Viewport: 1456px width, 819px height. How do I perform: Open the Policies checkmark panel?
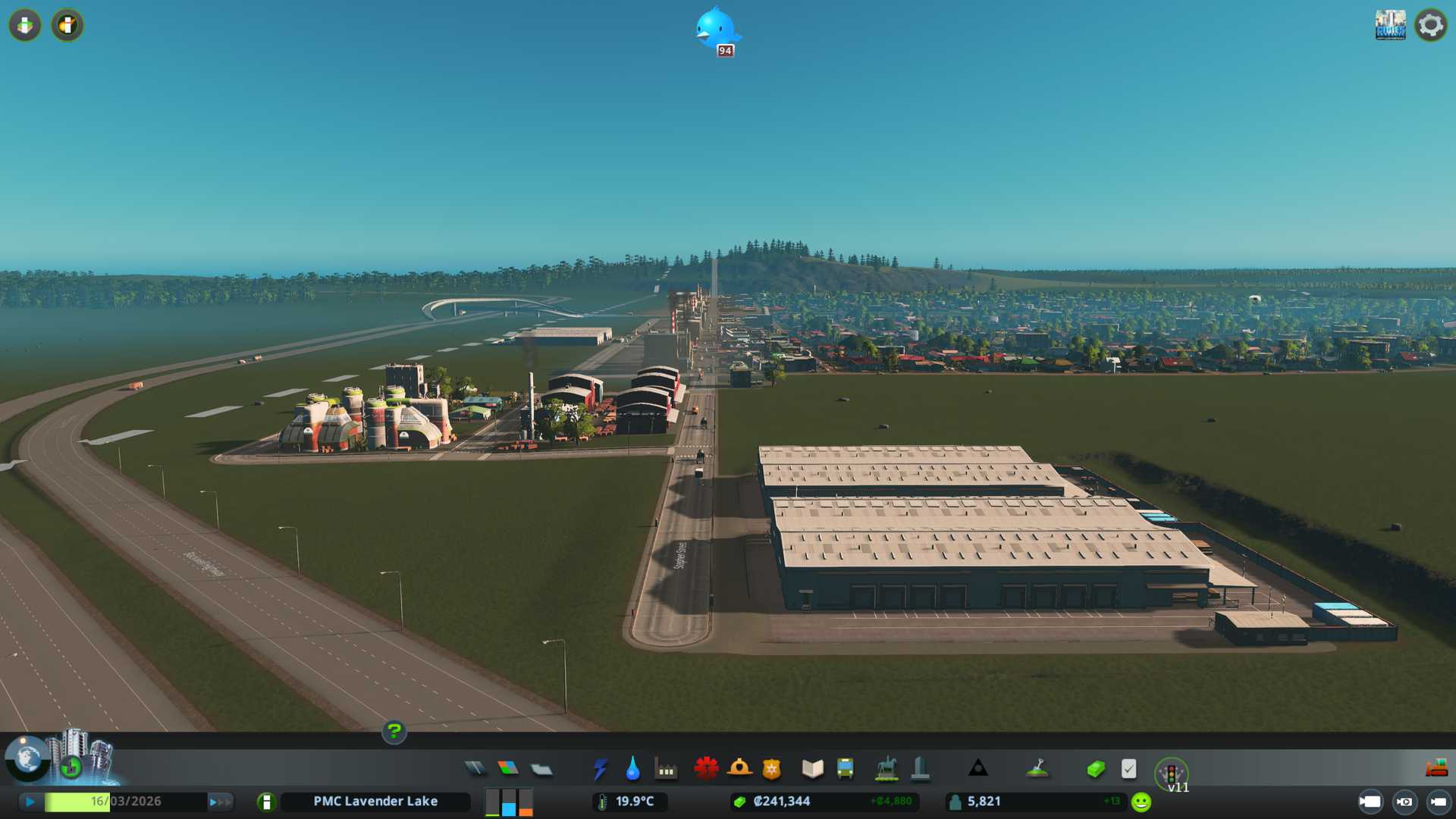tap(1128, 769)
